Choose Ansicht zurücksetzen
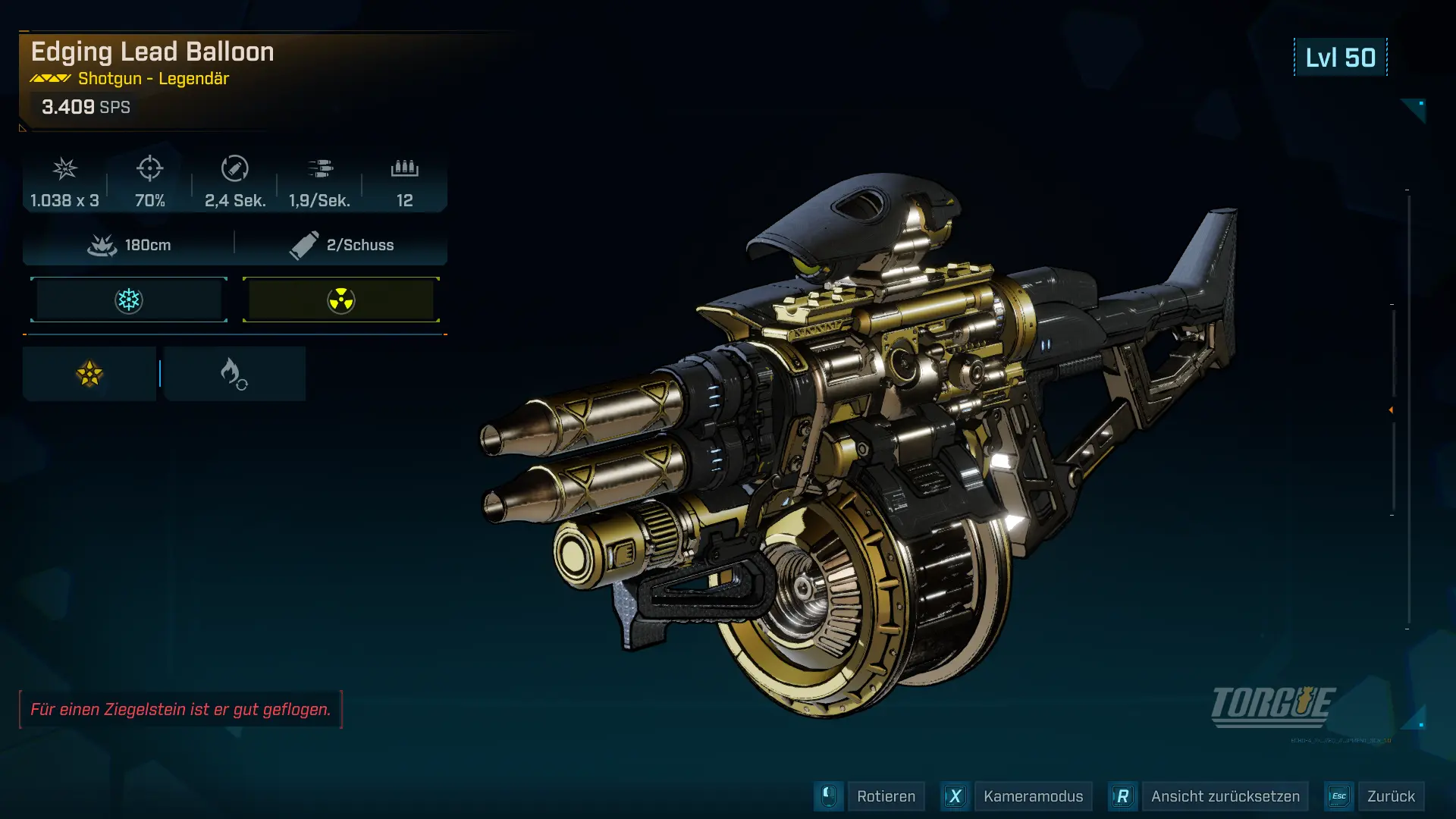Image resolution: width=1456 pixels, height=819 pixels. 1224,796
